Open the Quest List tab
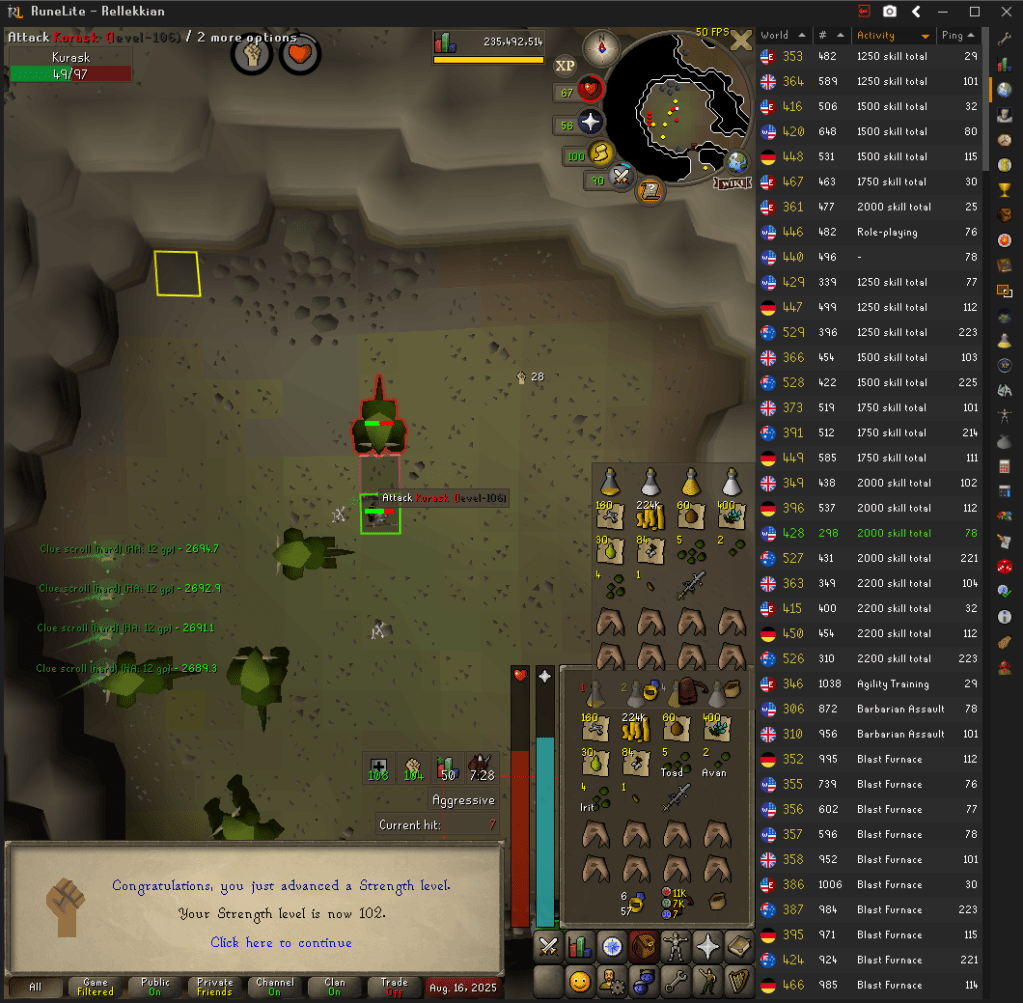 pyautogui.click(x=612, y=945)
